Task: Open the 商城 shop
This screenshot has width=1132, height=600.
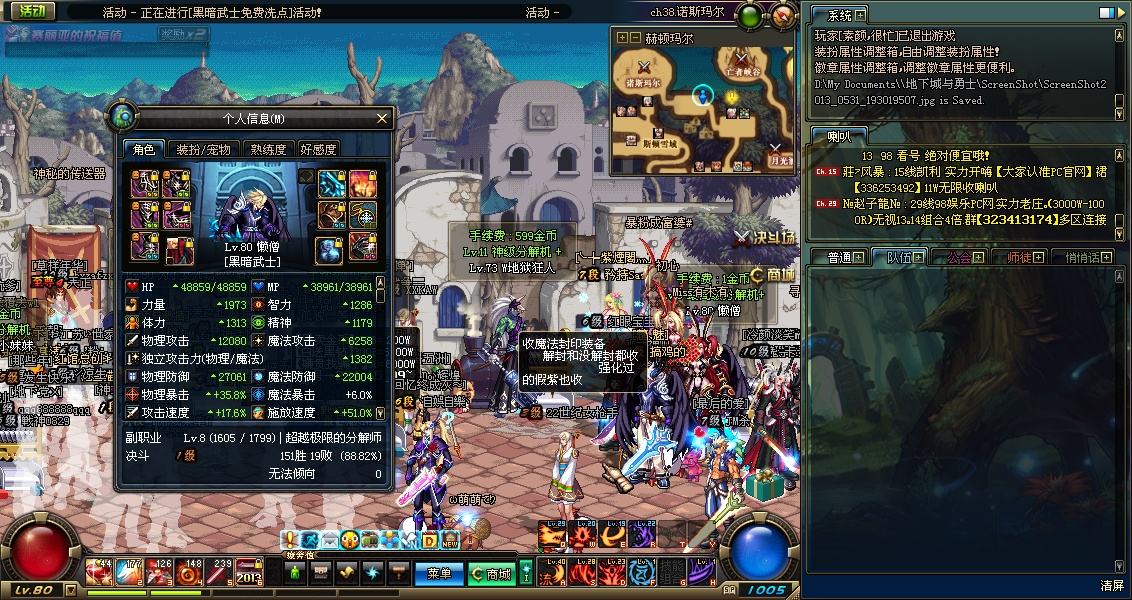Action: (493, 574)
